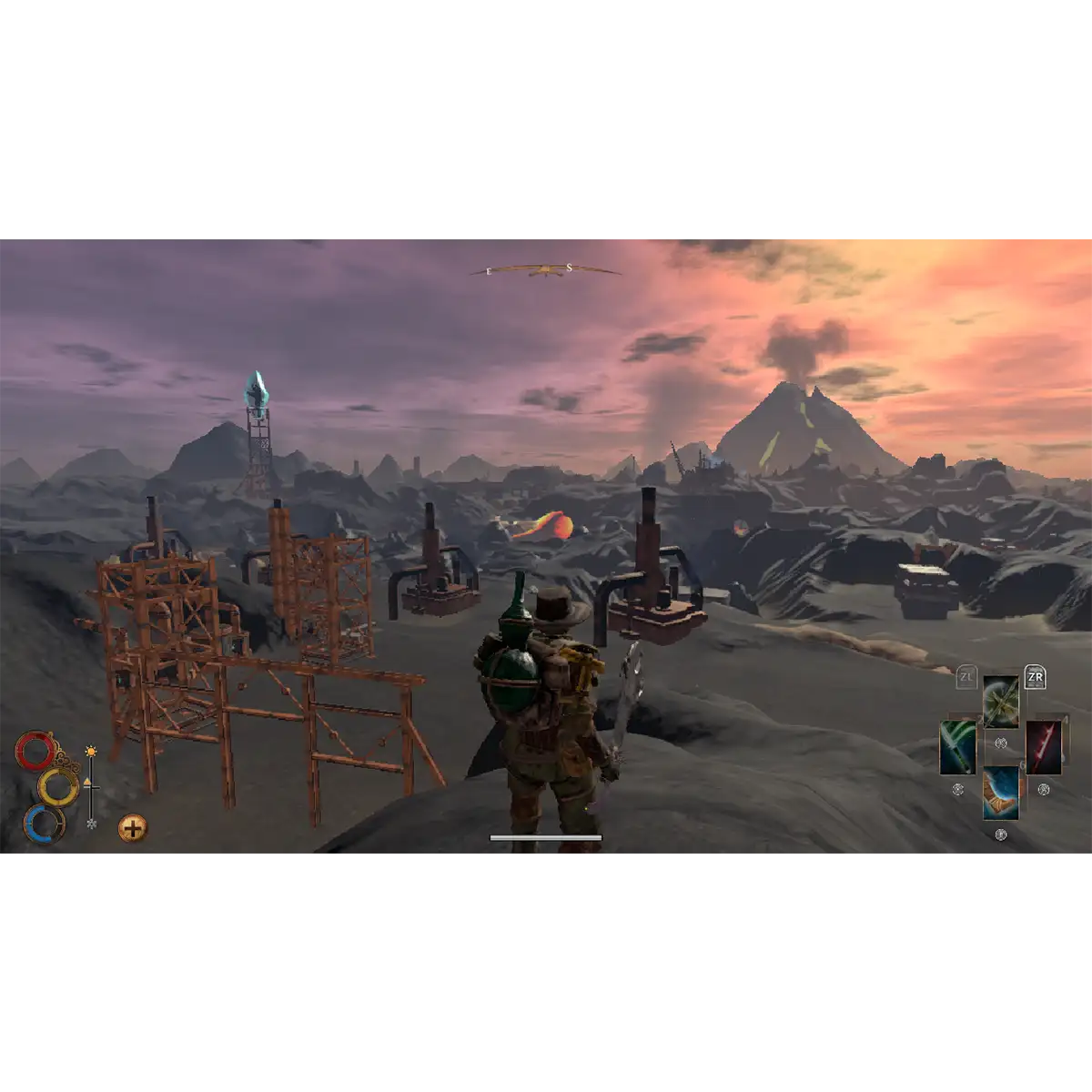Click the round plus status icon

(133, 828)
